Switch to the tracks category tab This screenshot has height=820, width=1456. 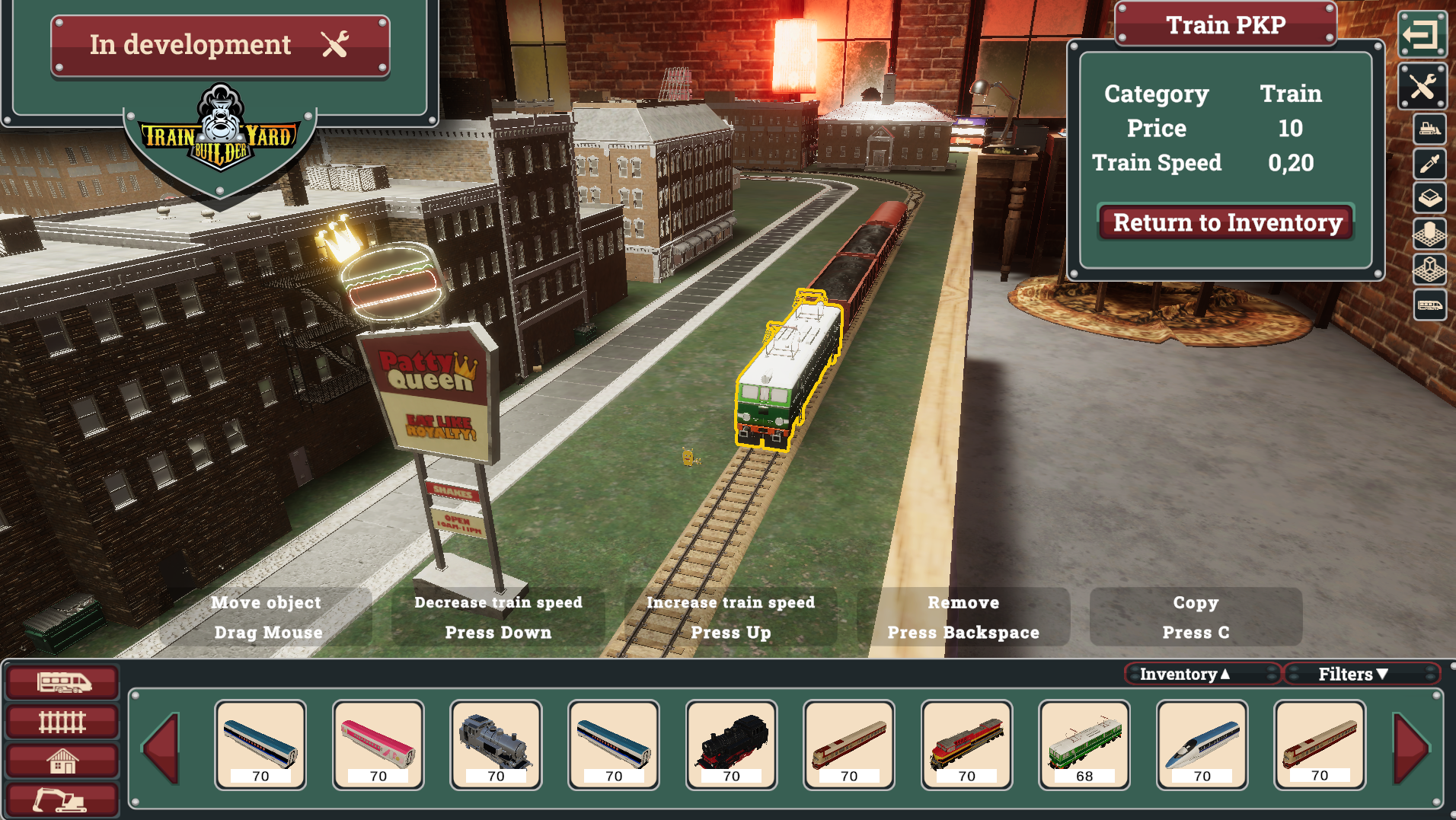tap(62, 721)
